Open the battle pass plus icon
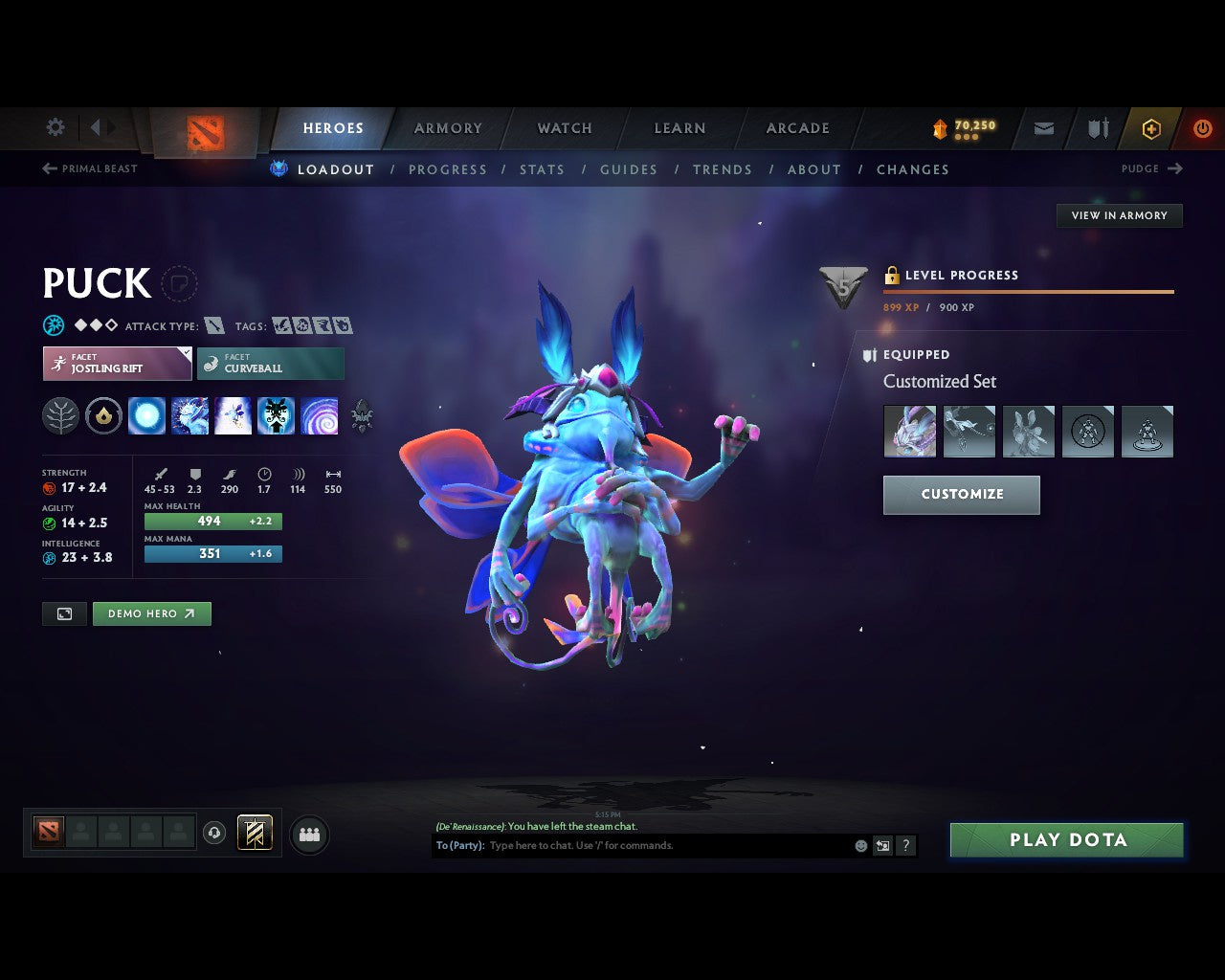The width and height of the screenshot is (1225, 980). (1151, 127)
